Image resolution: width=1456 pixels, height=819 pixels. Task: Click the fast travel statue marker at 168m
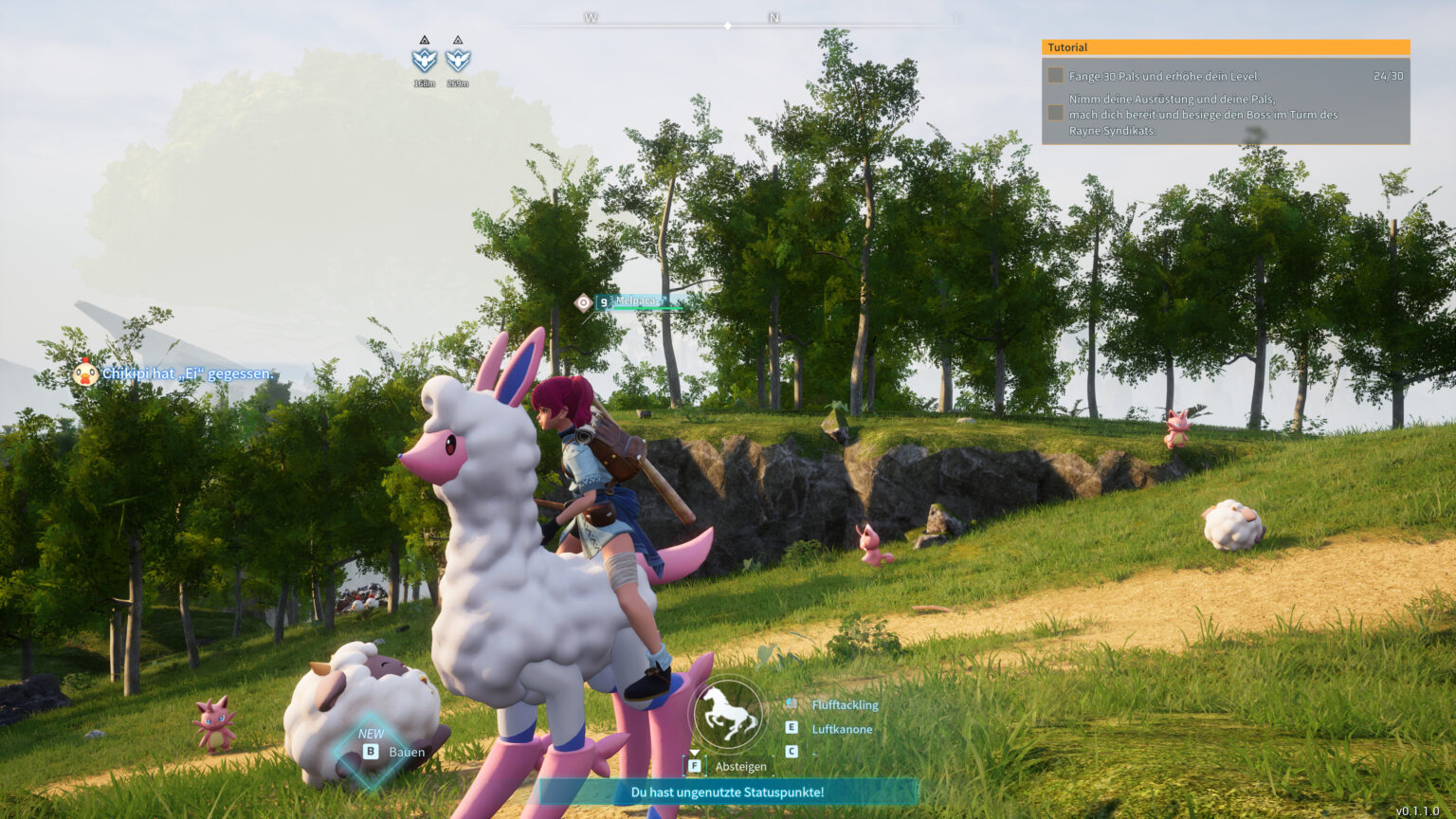pos(425,61)
